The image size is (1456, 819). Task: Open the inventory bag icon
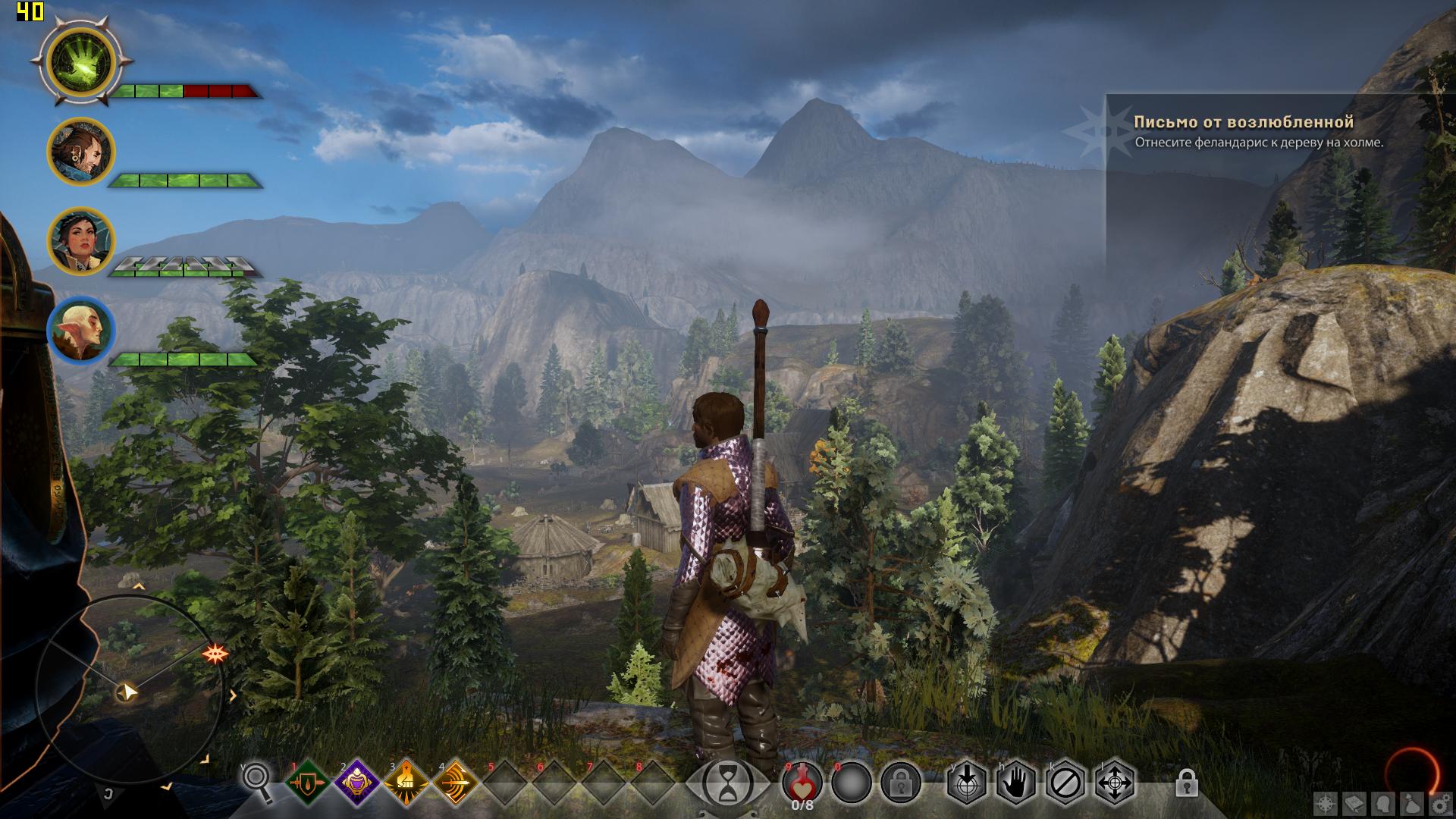click(1412, 802)
